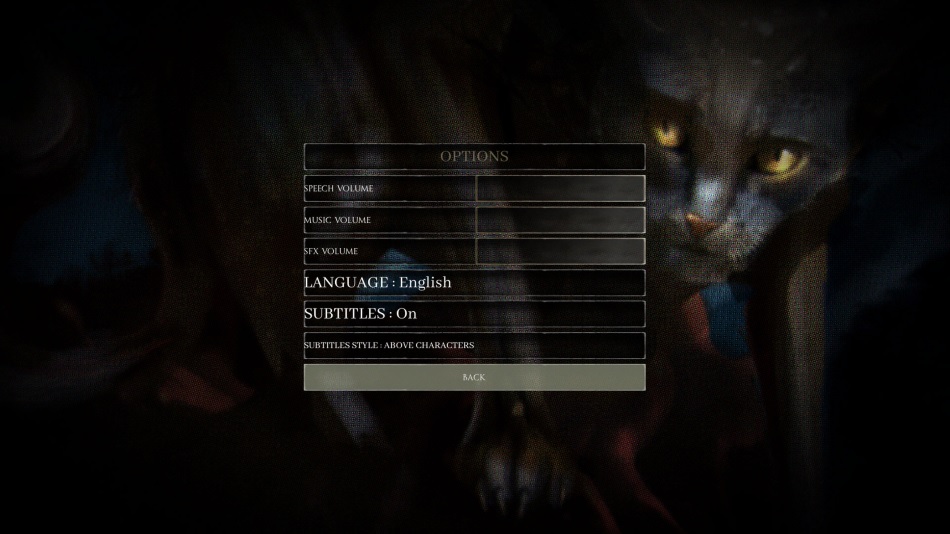Change the Language setting from English
950x534 pixels.
pyautogui.click(x=474, y=282)
